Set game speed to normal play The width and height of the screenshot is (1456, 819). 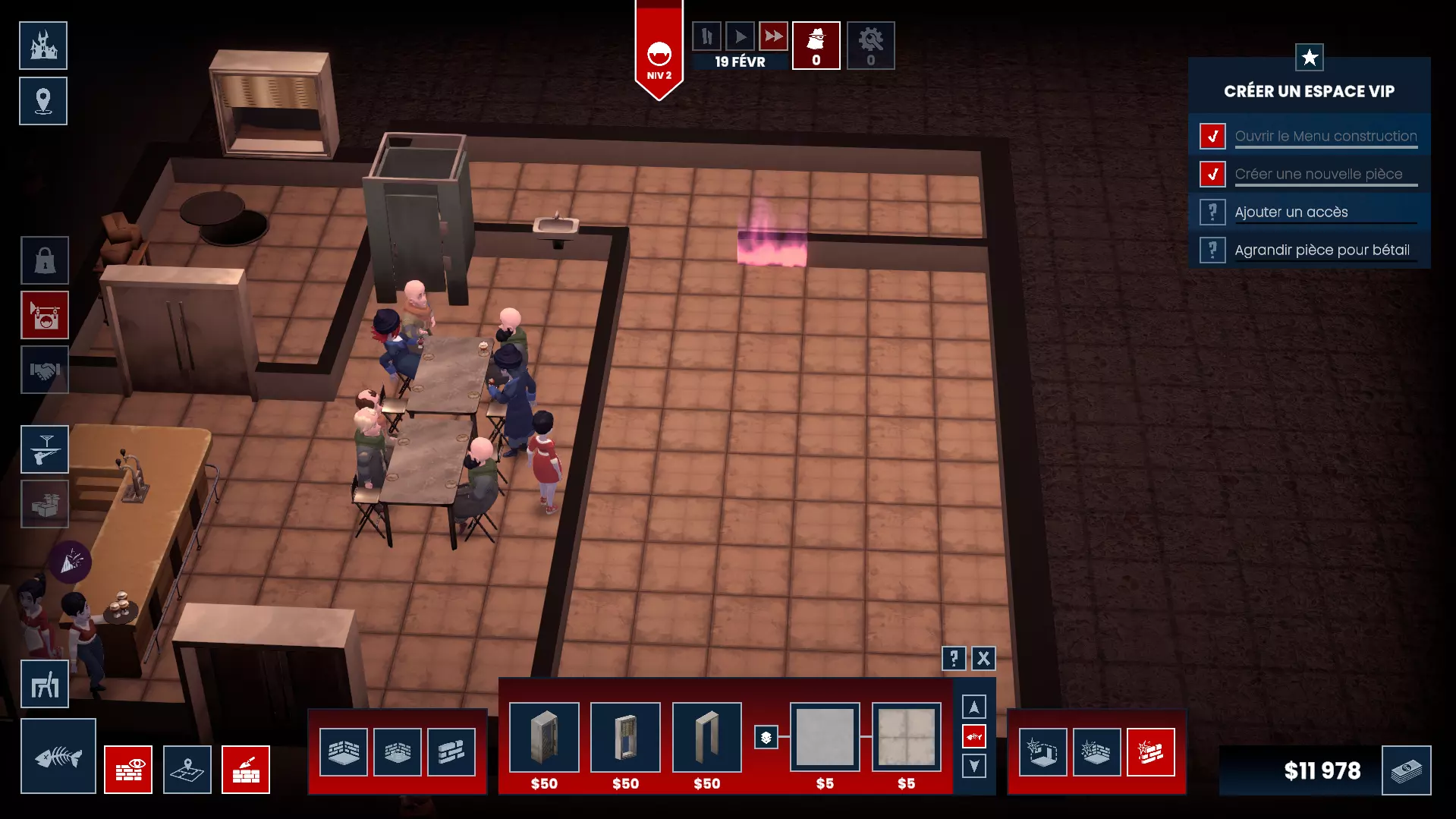[740, 36]
